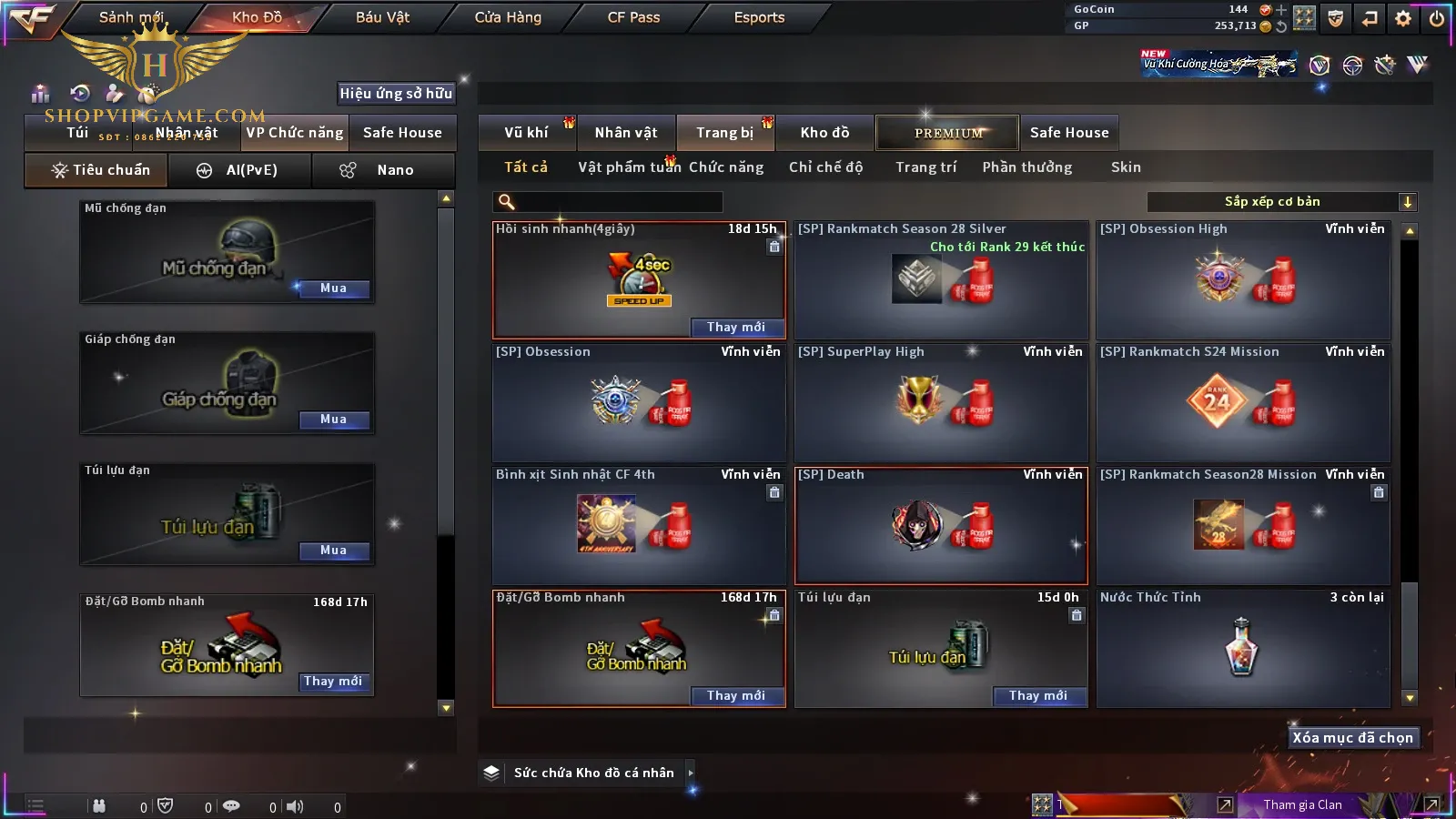
Task: Click the power exit icon
Action: pos(1437,18)
